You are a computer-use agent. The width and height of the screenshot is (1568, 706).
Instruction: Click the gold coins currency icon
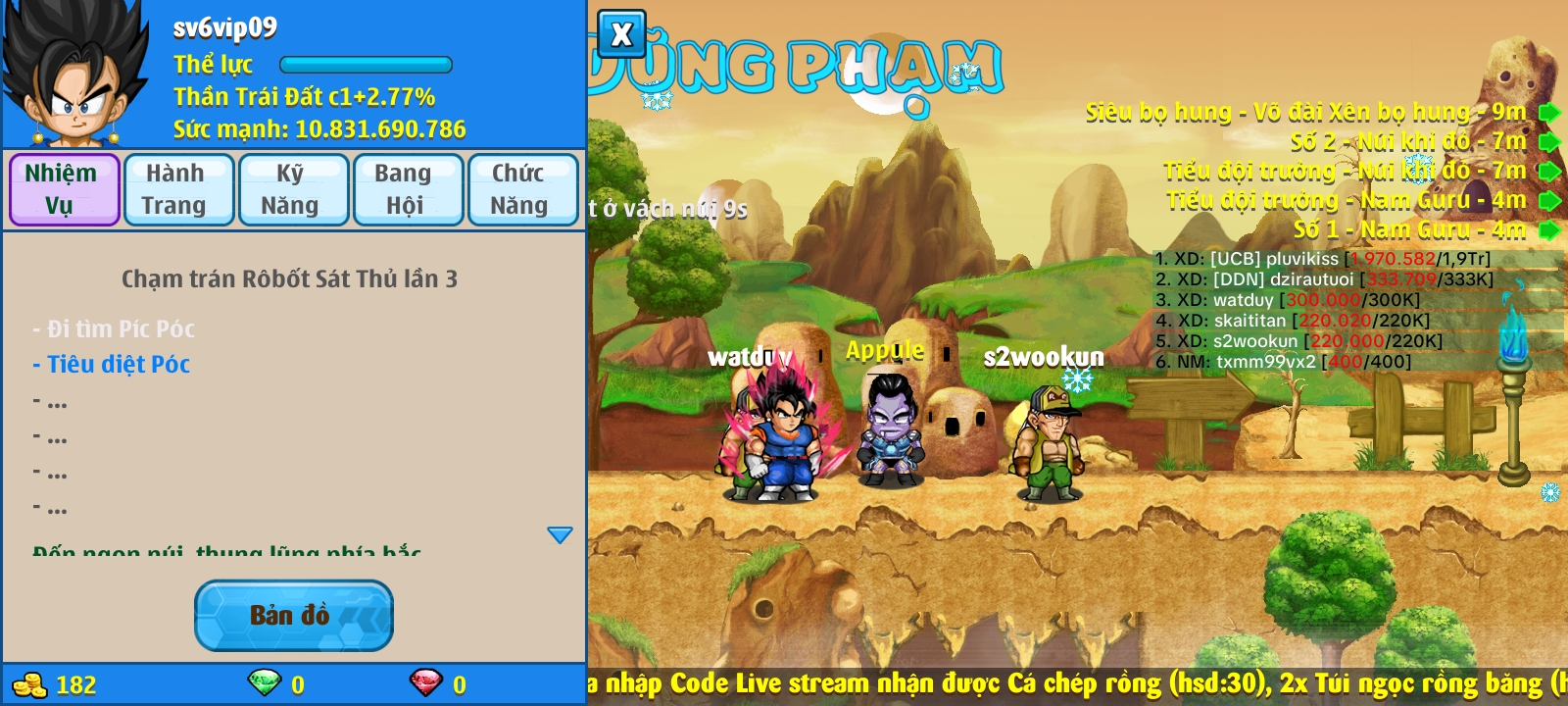pyautogui.click(x=30, y=684)
